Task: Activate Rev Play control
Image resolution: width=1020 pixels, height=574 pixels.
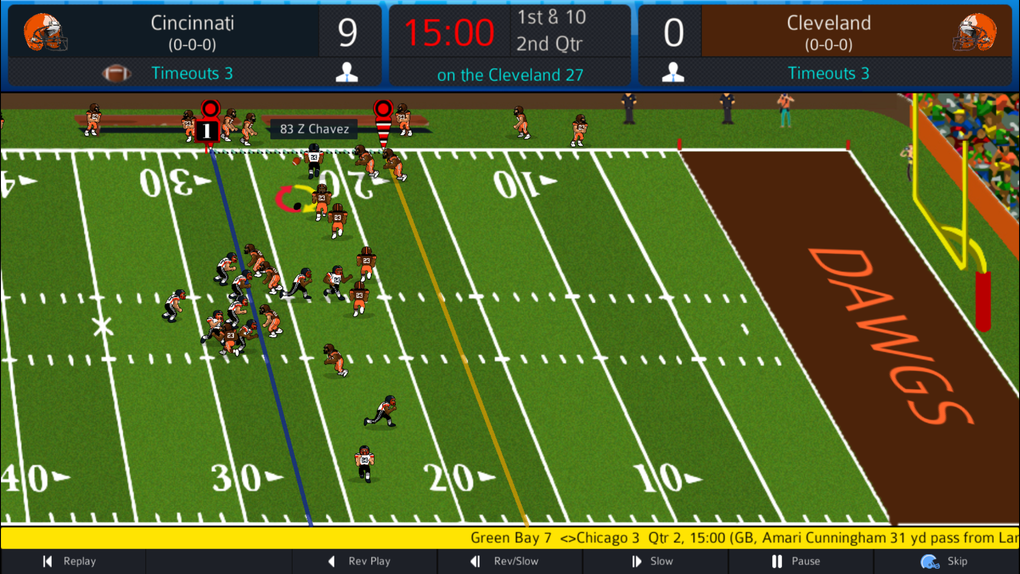Action: [360, 562]
